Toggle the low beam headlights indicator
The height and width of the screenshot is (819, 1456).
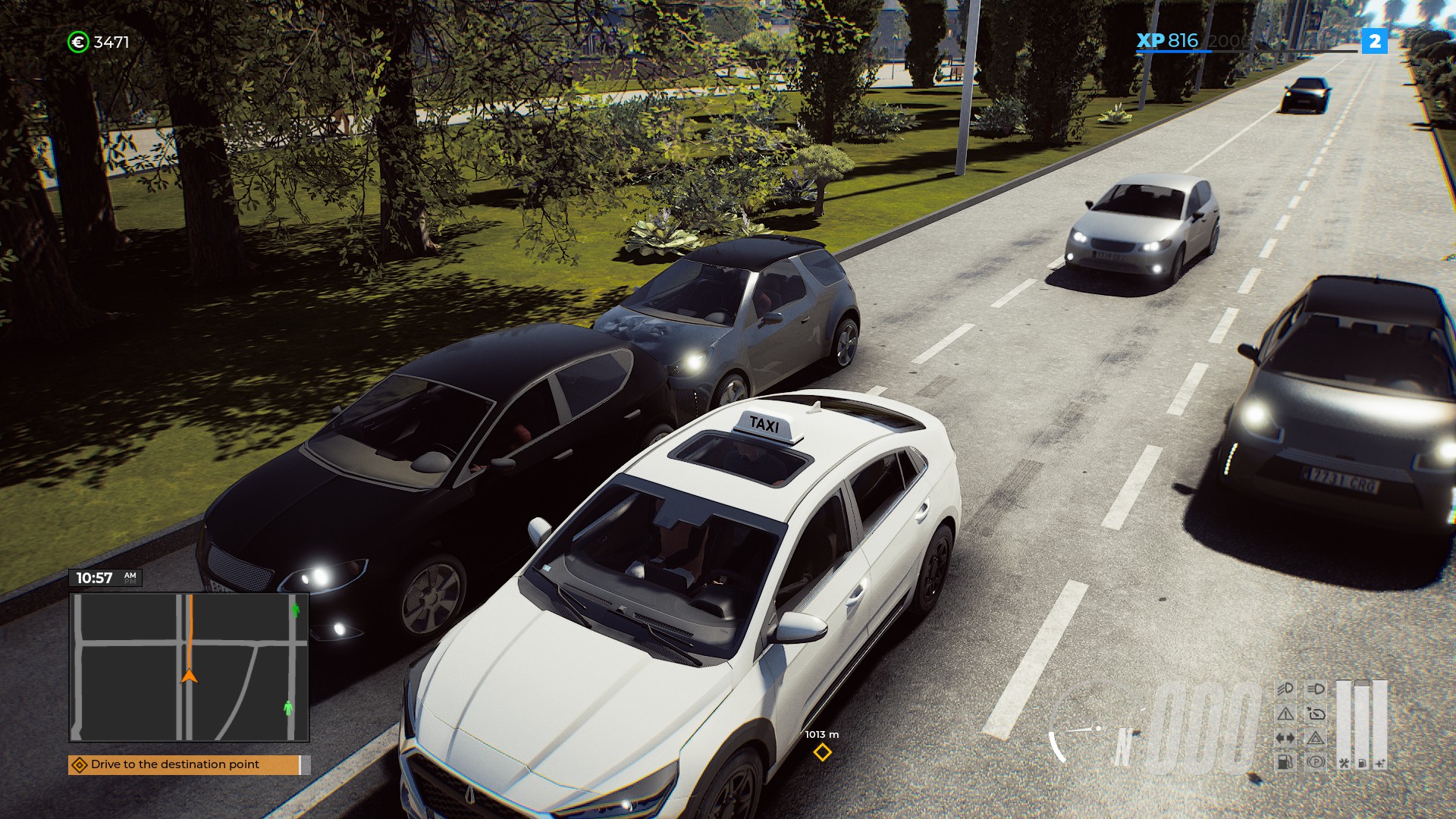coord(1285,689)
